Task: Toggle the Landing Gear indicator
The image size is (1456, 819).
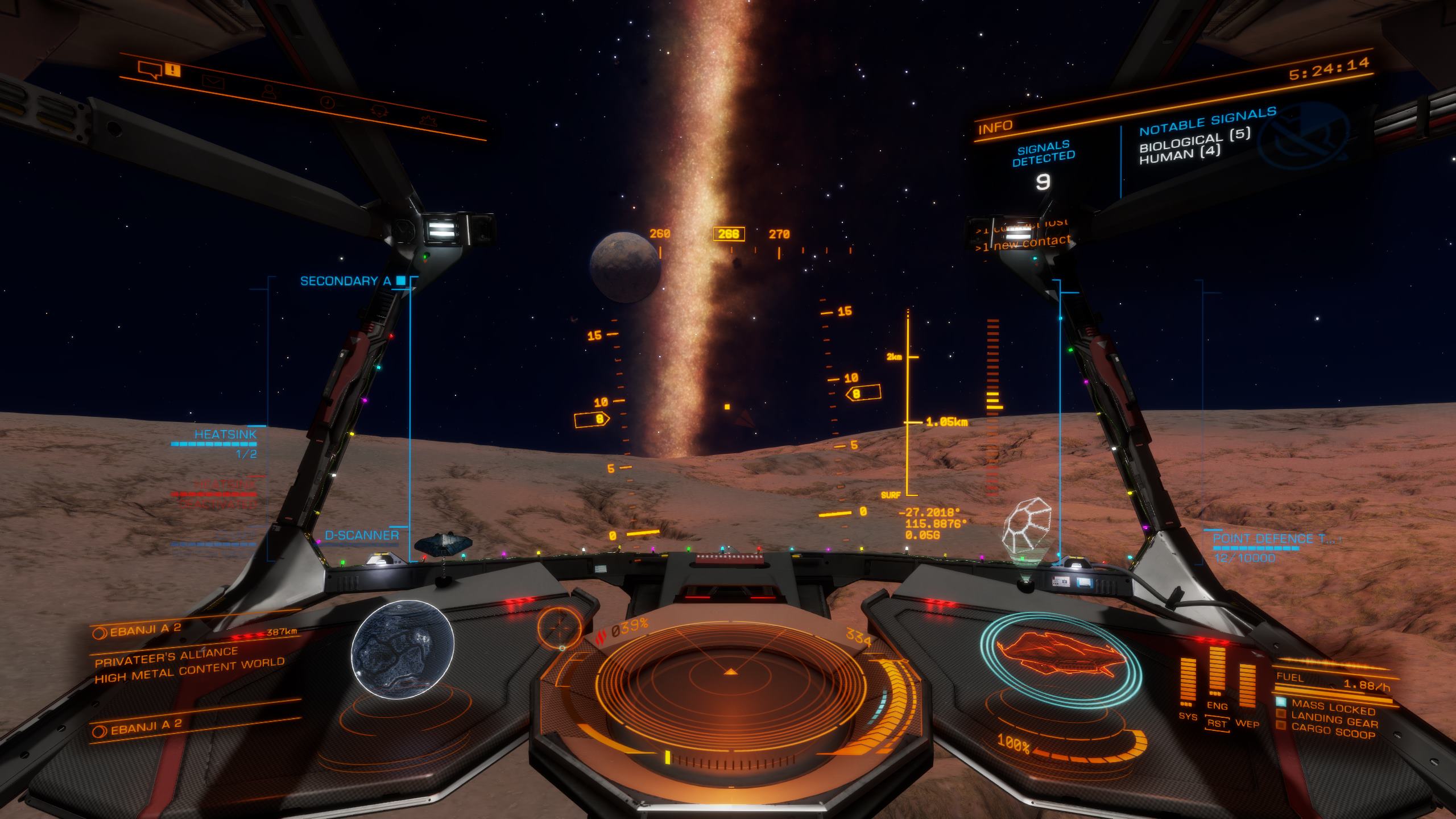Action: [x=1334, y=722]
